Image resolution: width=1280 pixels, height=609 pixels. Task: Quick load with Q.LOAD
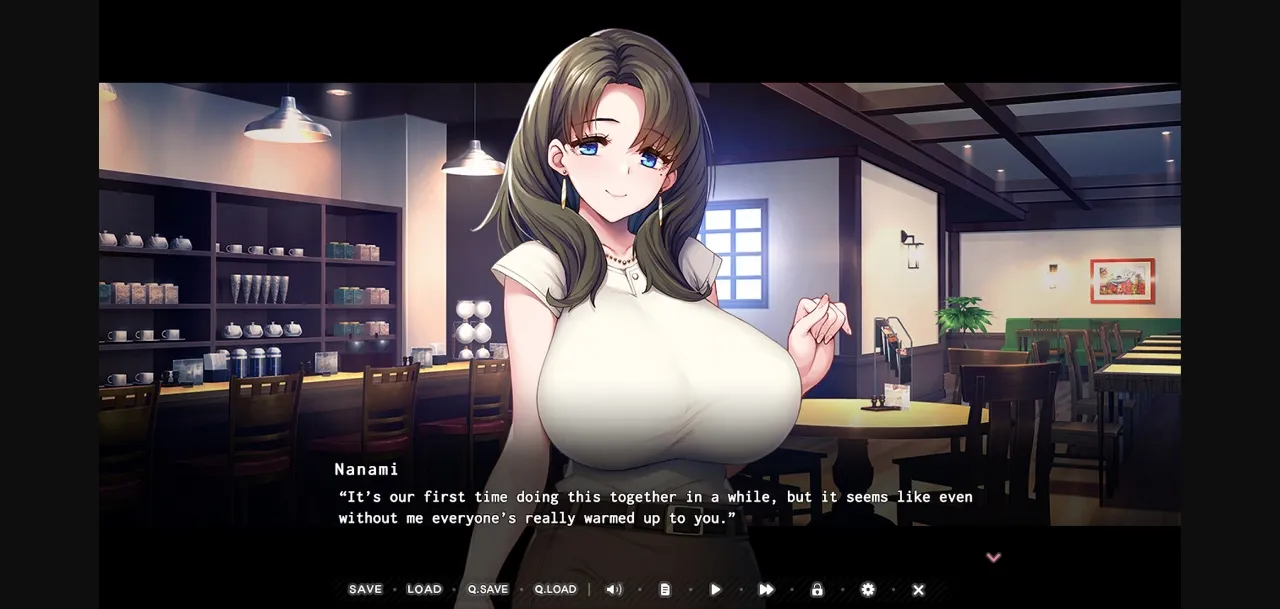pos(555,589)
